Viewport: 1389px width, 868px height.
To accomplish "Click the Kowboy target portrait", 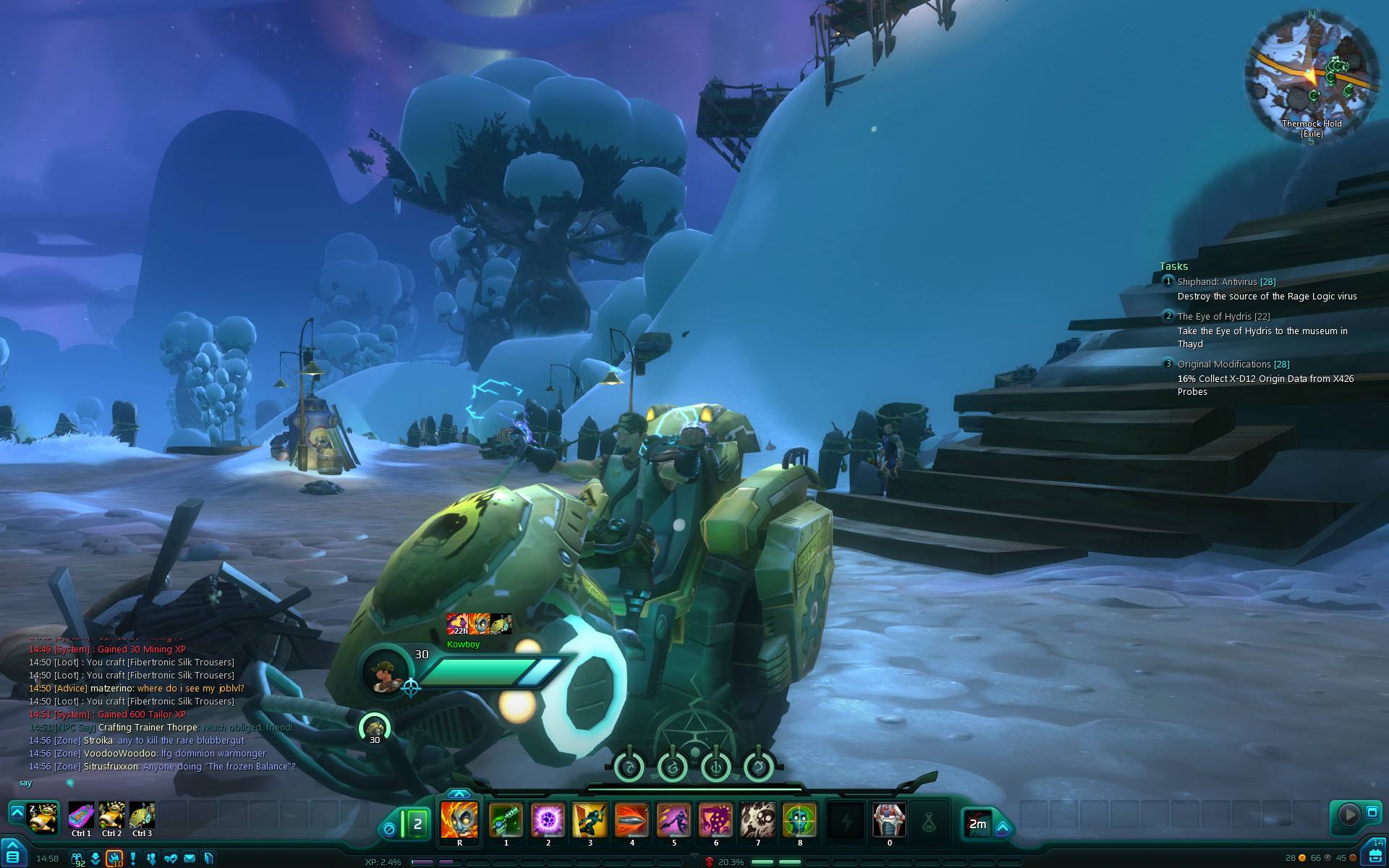I will click(x=383, y=672).
